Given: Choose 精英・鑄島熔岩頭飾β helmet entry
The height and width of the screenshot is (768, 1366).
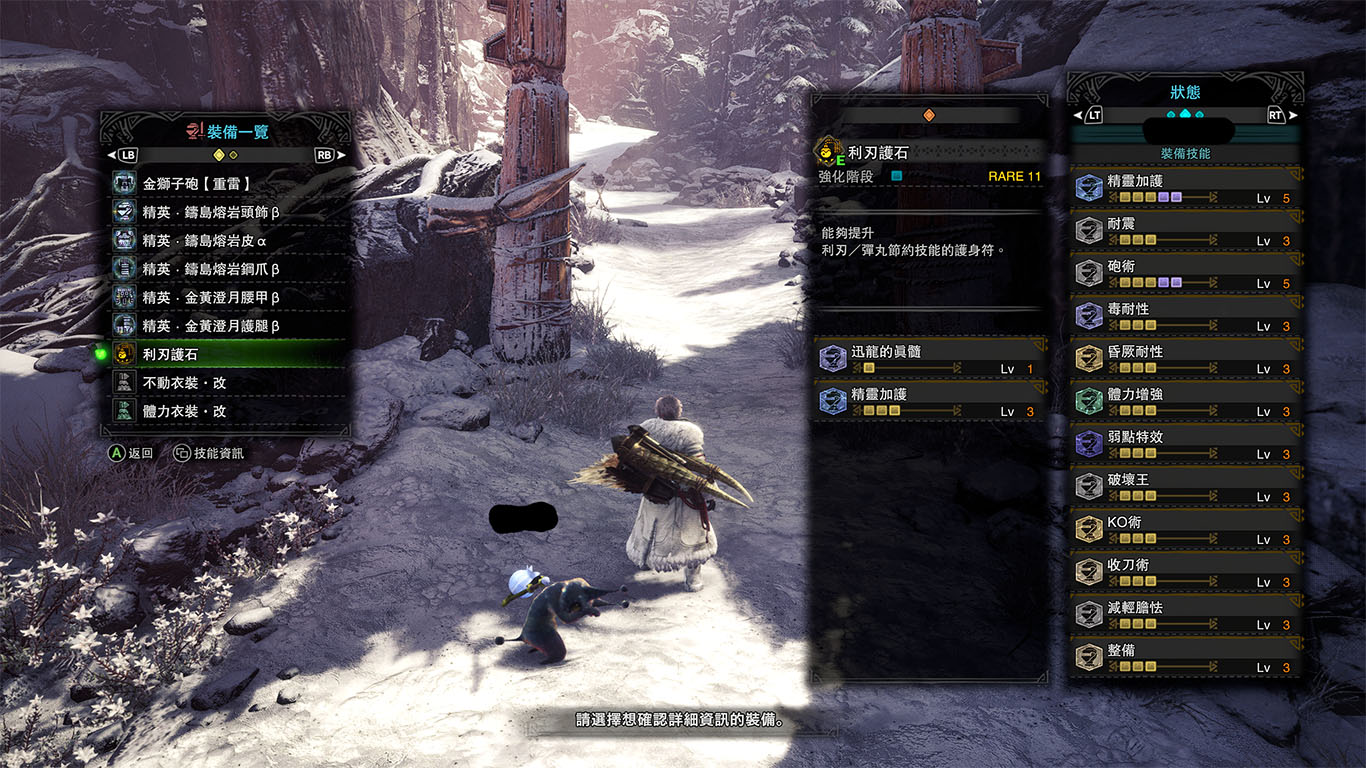Looking at the screenshot, I should coord(230,212).
